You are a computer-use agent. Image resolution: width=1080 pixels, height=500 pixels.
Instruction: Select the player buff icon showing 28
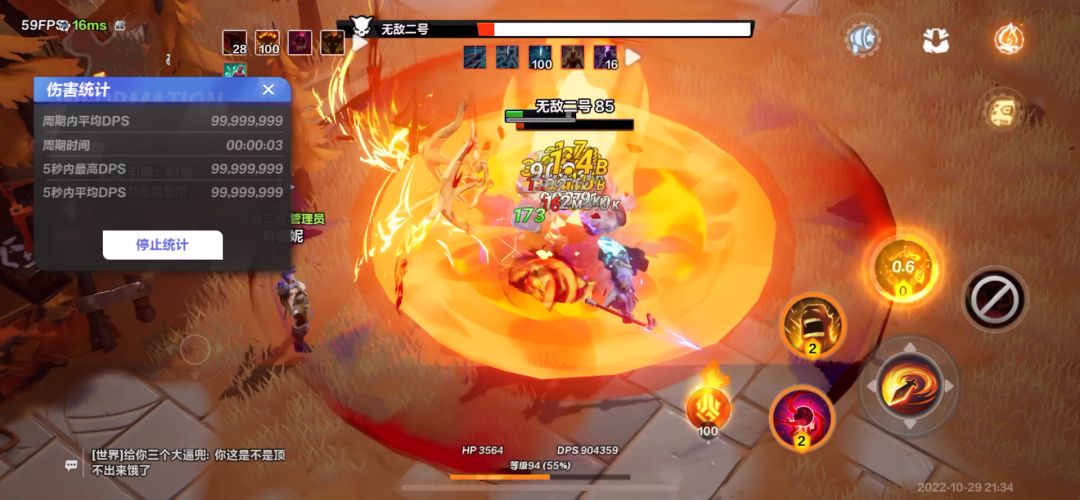tap(235, 42)
